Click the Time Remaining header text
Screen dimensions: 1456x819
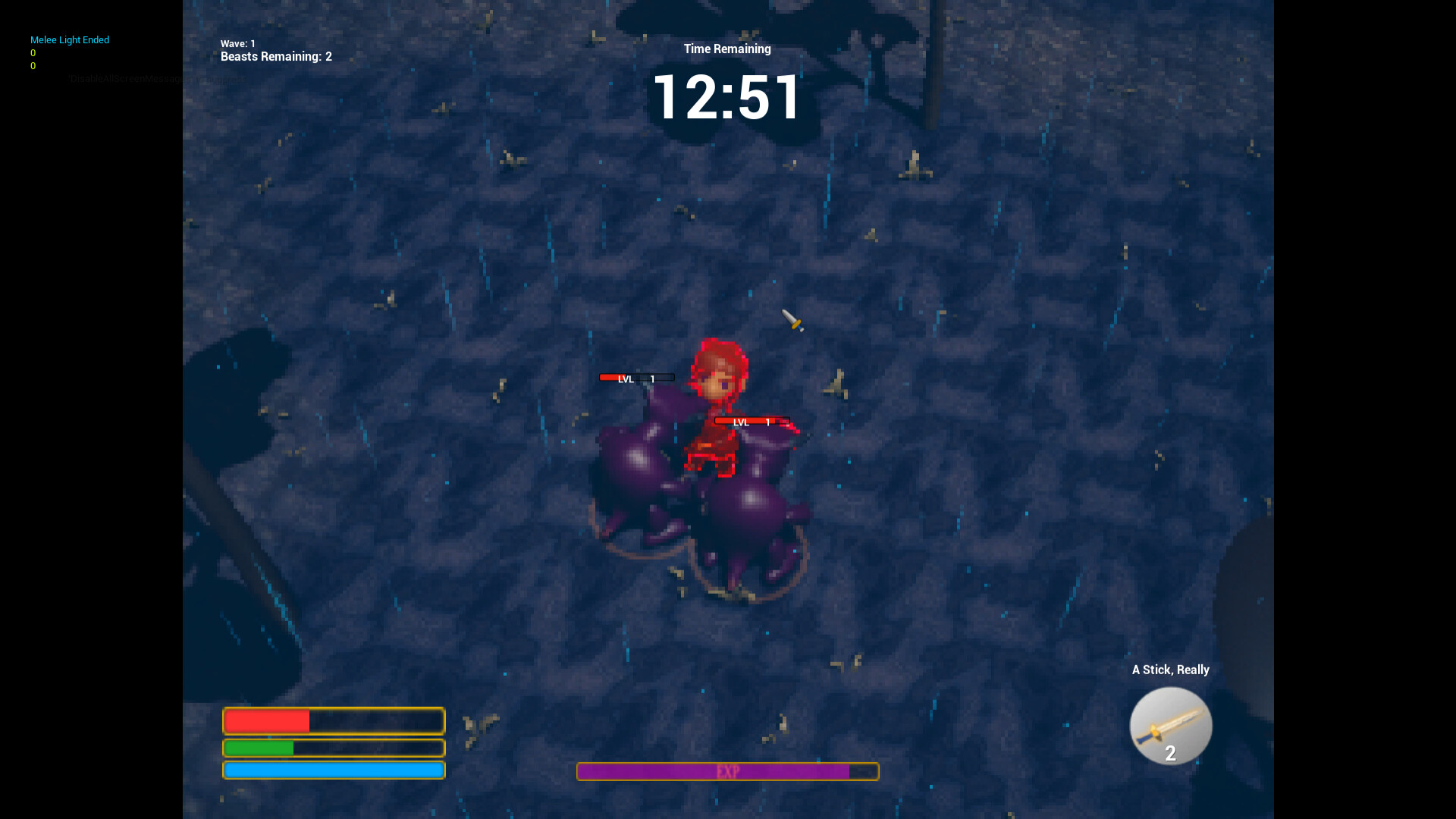[727, 49]
